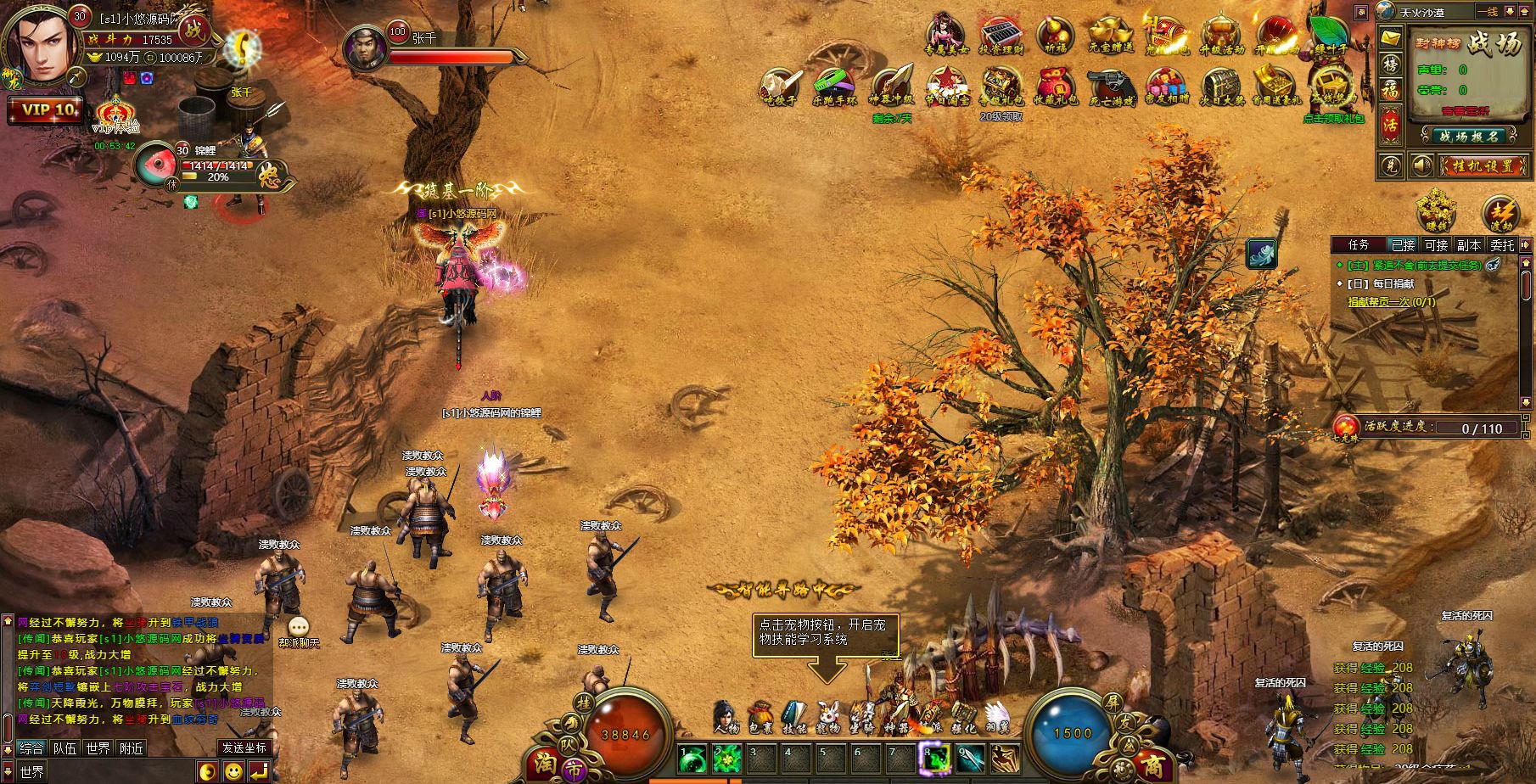Open the 投资理财 investment icon
1536x784 pixels.
(x=1001, y=36)
